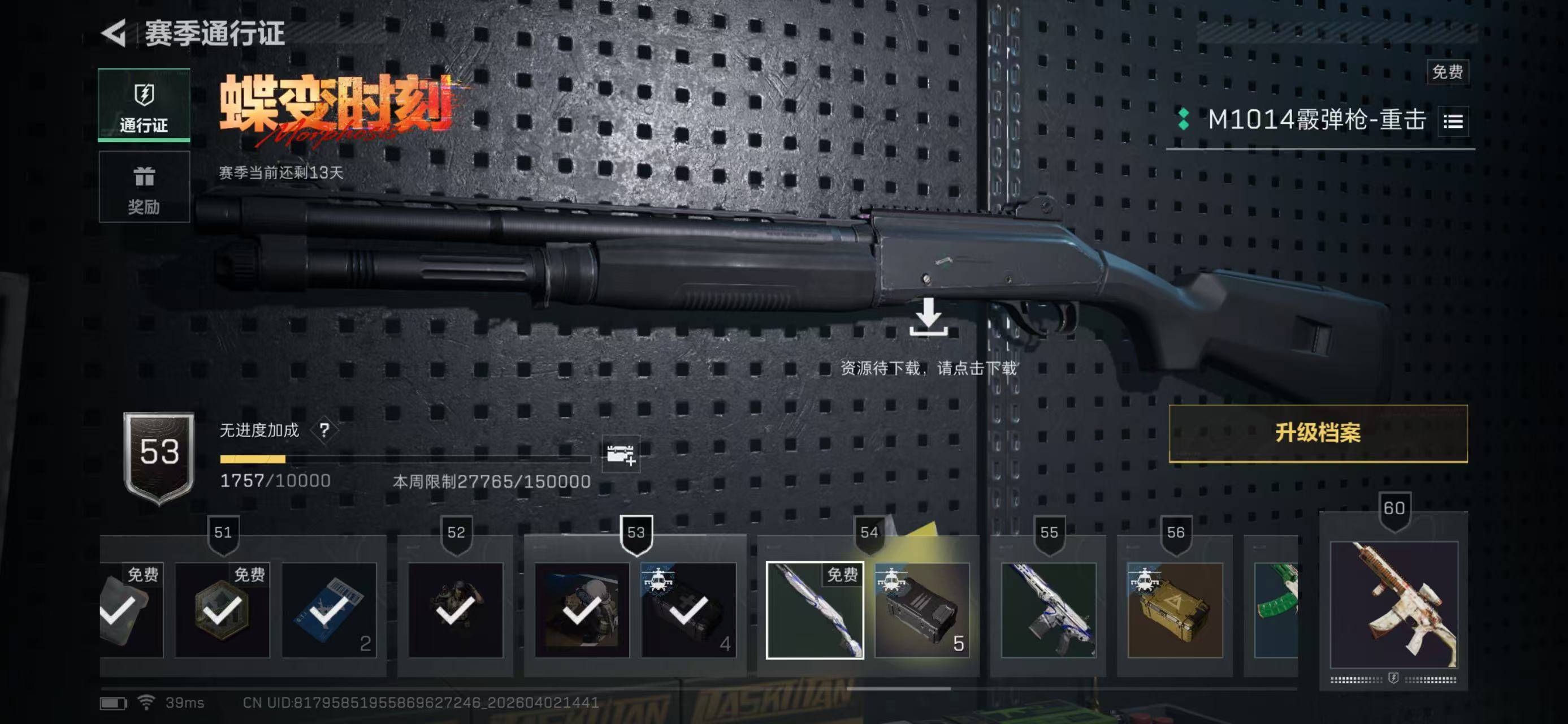Switch to the 通行证 tab
This screenshot has width=1568, height=724.
pos(144,105)
